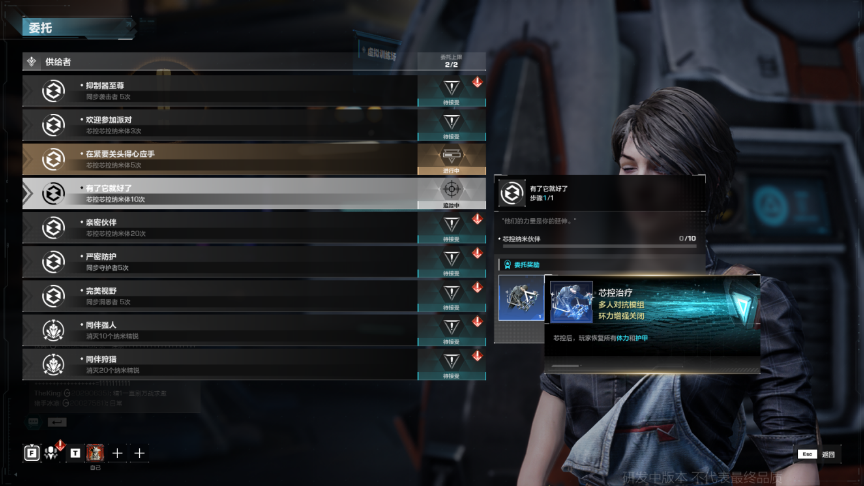864x486 pixels.
Task: Choose the in-progress 在紧要关头得心应手 commission
Action: click(220, 159)
